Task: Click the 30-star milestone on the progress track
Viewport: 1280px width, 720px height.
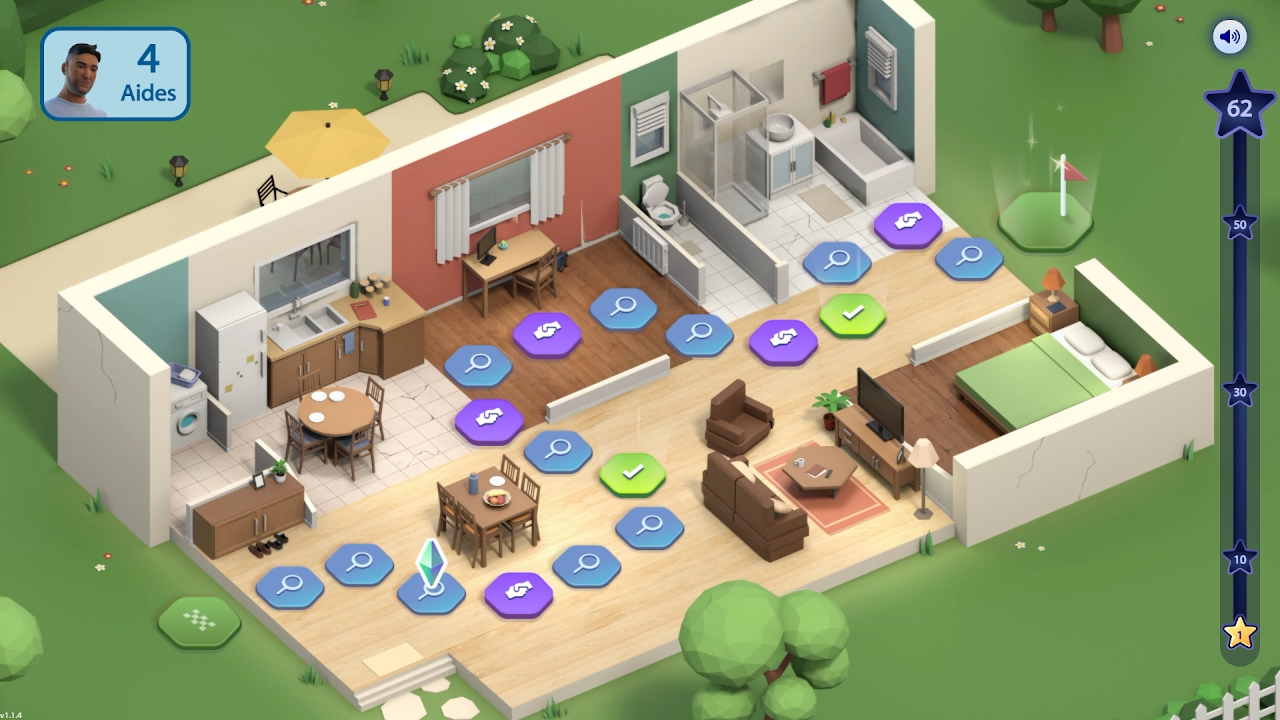Action: point(1240,392)
